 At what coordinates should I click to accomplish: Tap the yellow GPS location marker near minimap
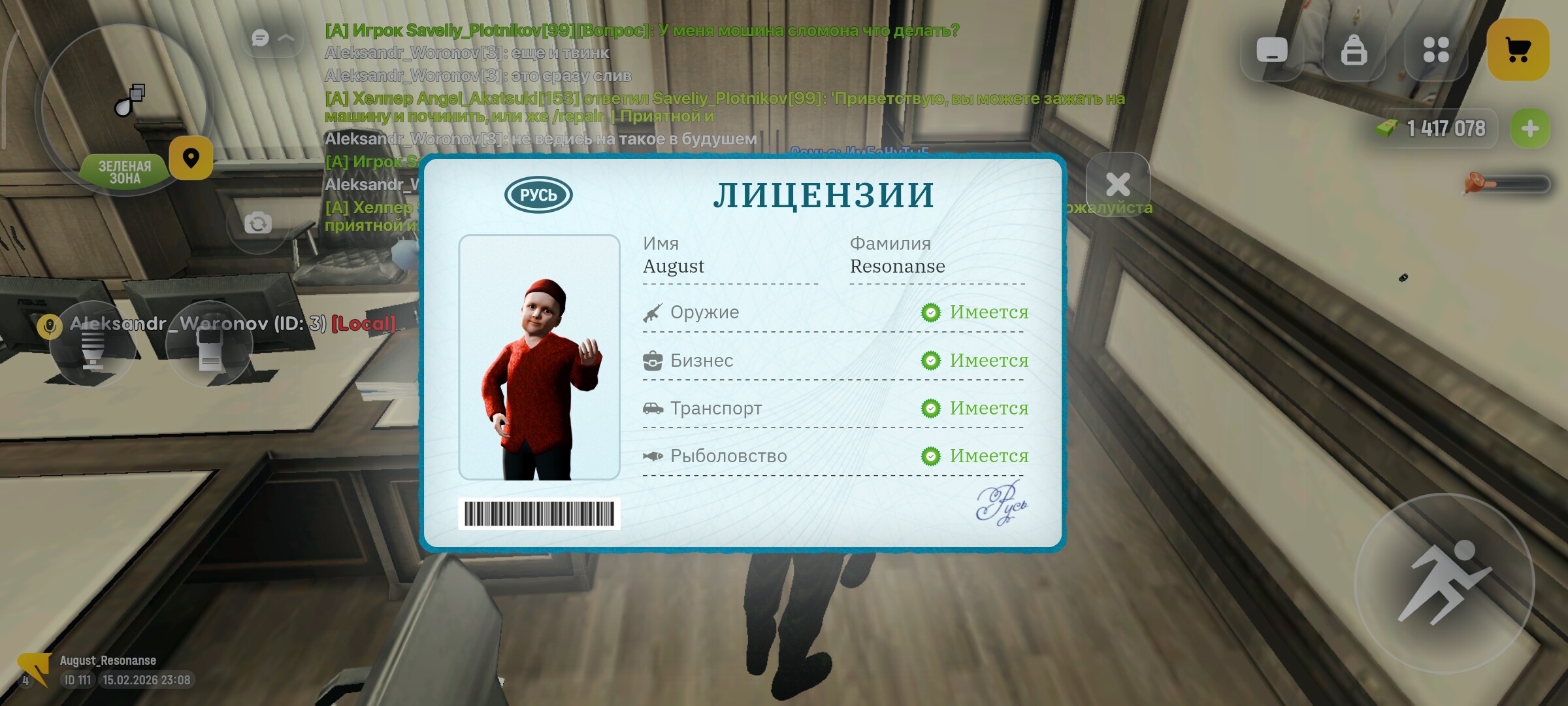pyautogui.click(x=191, y=159)
